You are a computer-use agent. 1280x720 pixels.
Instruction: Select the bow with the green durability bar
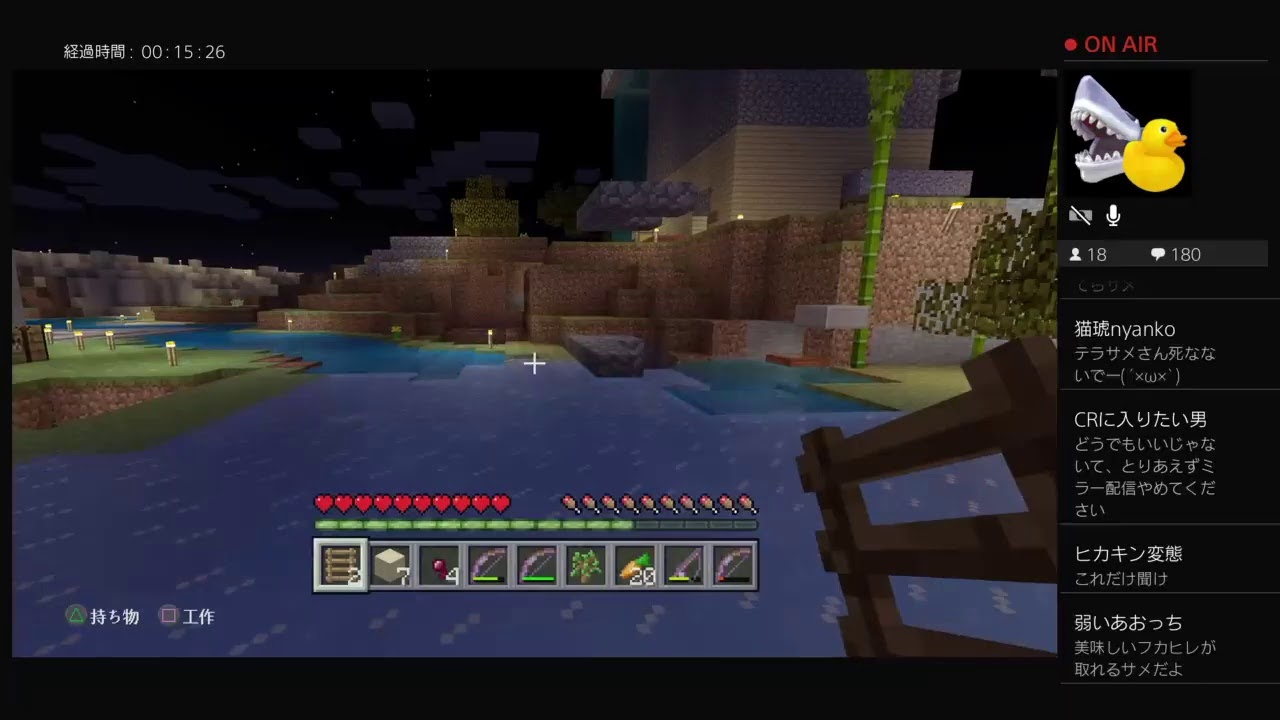[x=538, y=565]
